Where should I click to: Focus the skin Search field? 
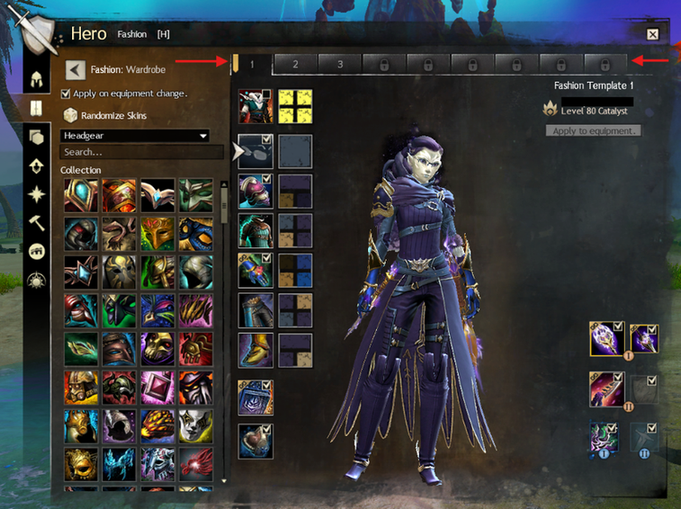pyautogui.click(x=140, y=152)
